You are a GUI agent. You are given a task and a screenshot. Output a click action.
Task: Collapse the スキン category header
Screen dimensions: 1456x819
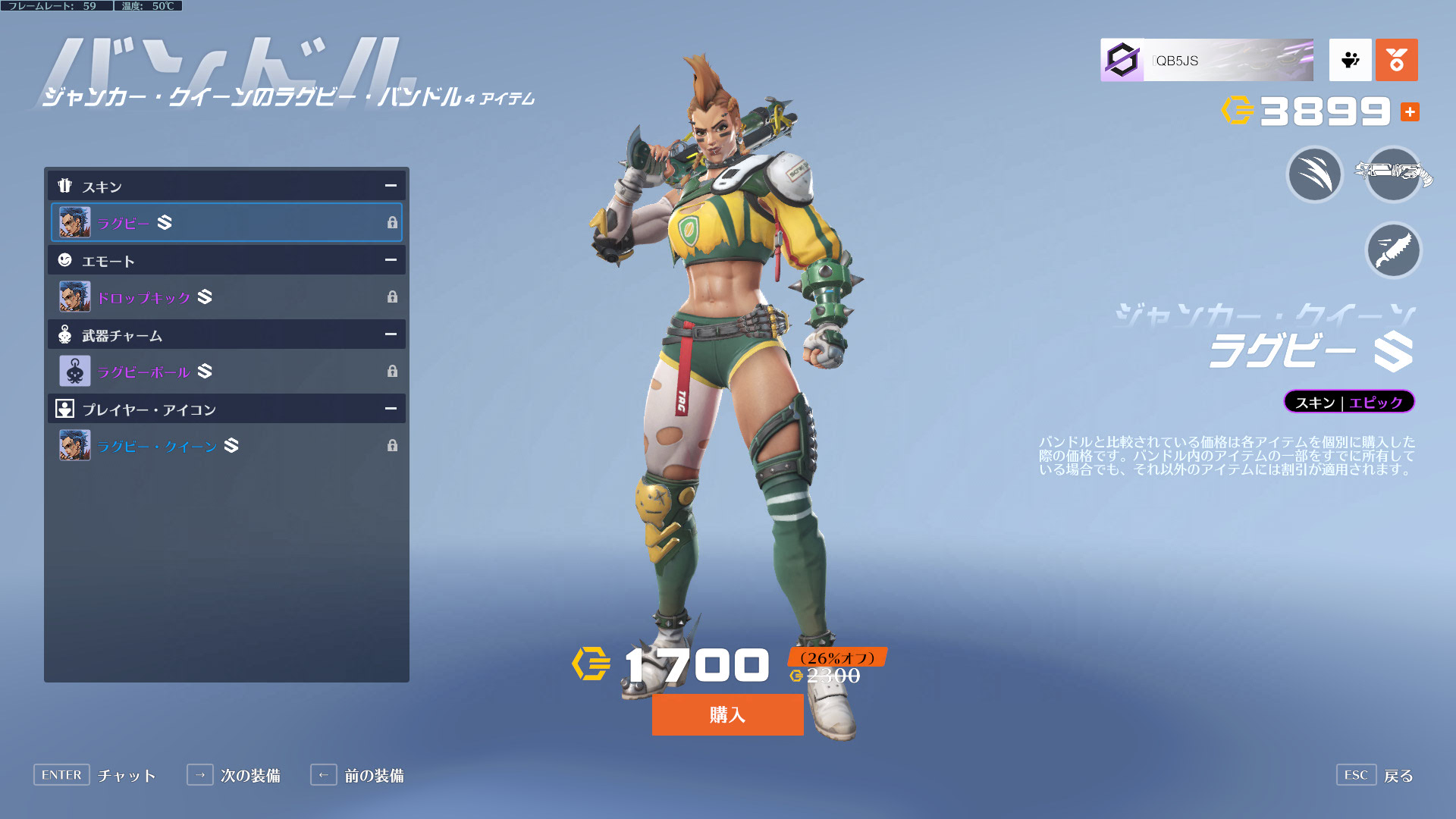391,186
